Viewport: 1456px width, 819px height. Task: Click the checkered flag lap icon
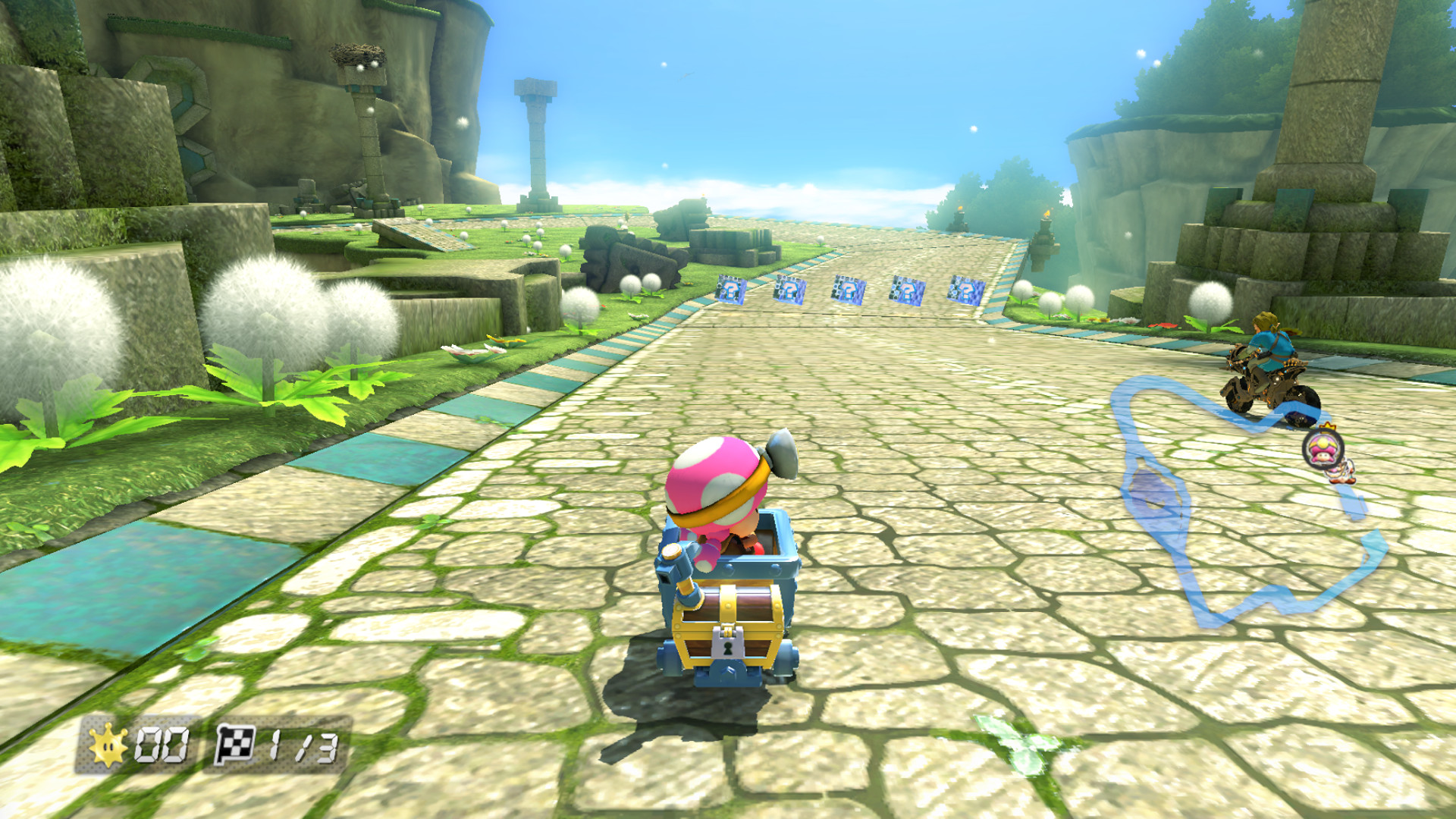pyautogui.click(x=235, y=743)
